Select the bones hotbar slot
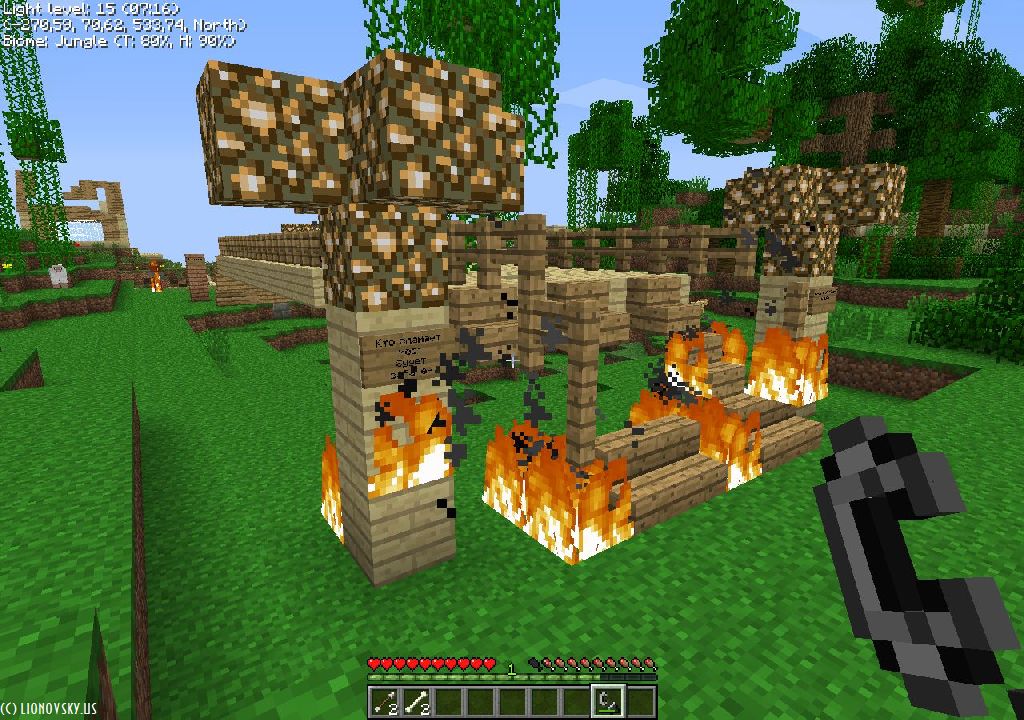Viewport: 1024px width, 720px height. 416,702
